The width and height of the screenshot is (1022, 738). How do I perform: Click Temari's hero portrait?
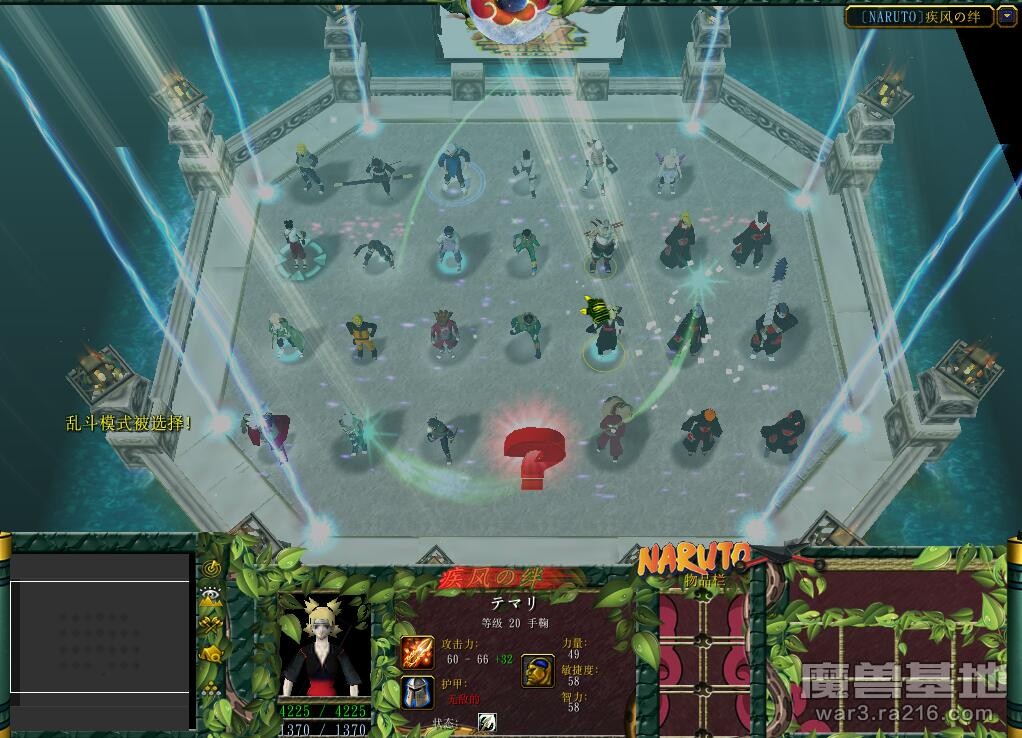(323, 646)
